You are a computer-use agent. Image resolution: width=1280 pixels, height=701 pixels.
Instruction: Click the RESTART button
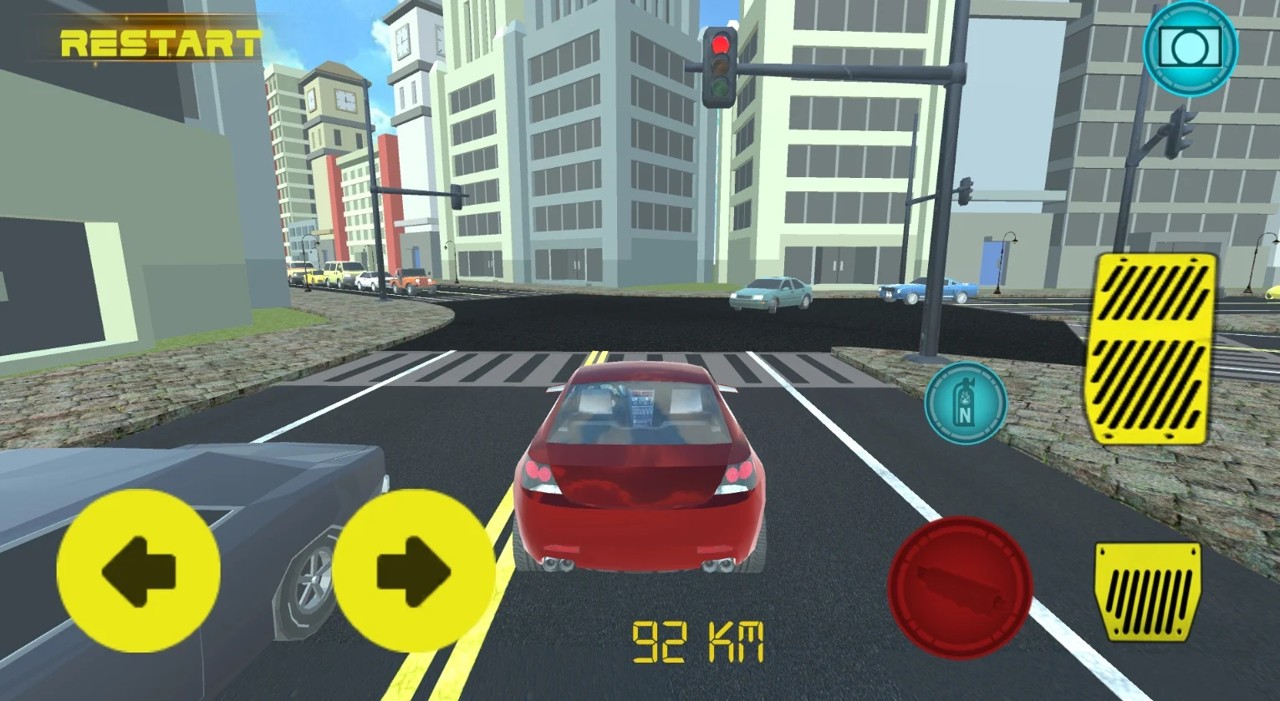(160, 43)
